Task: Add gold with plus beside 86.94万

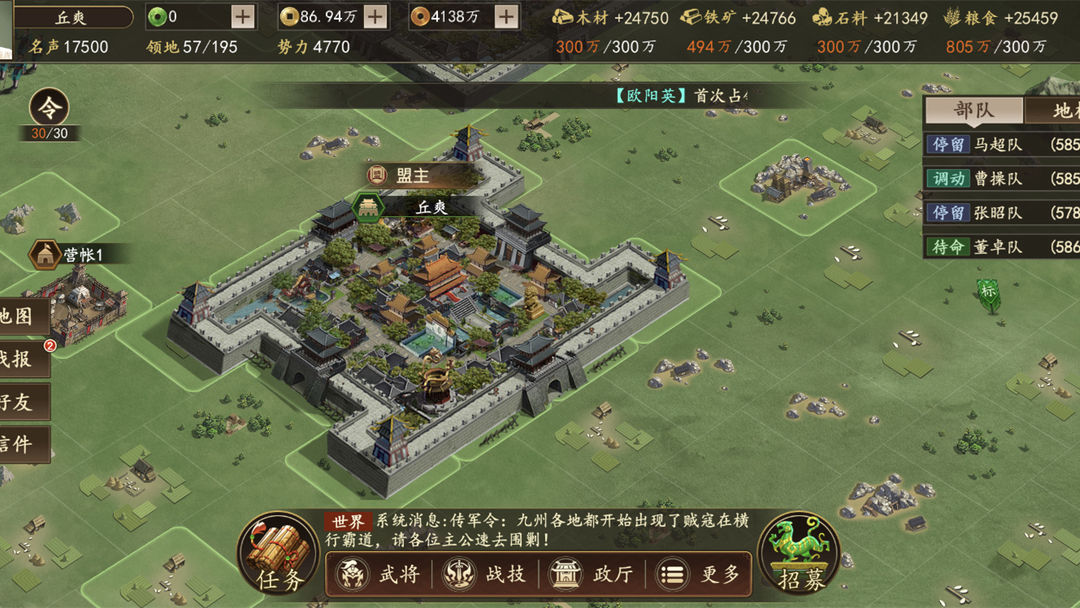Action: pyautogui.click(x=375, y=16)
